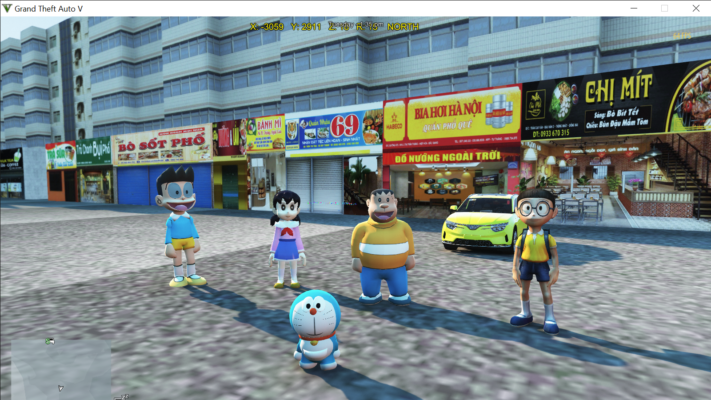Close the Grand Theft Auto V window
The height and width of the screenshot is (400, 711).
pyautogui.click(x=696, y=8)
